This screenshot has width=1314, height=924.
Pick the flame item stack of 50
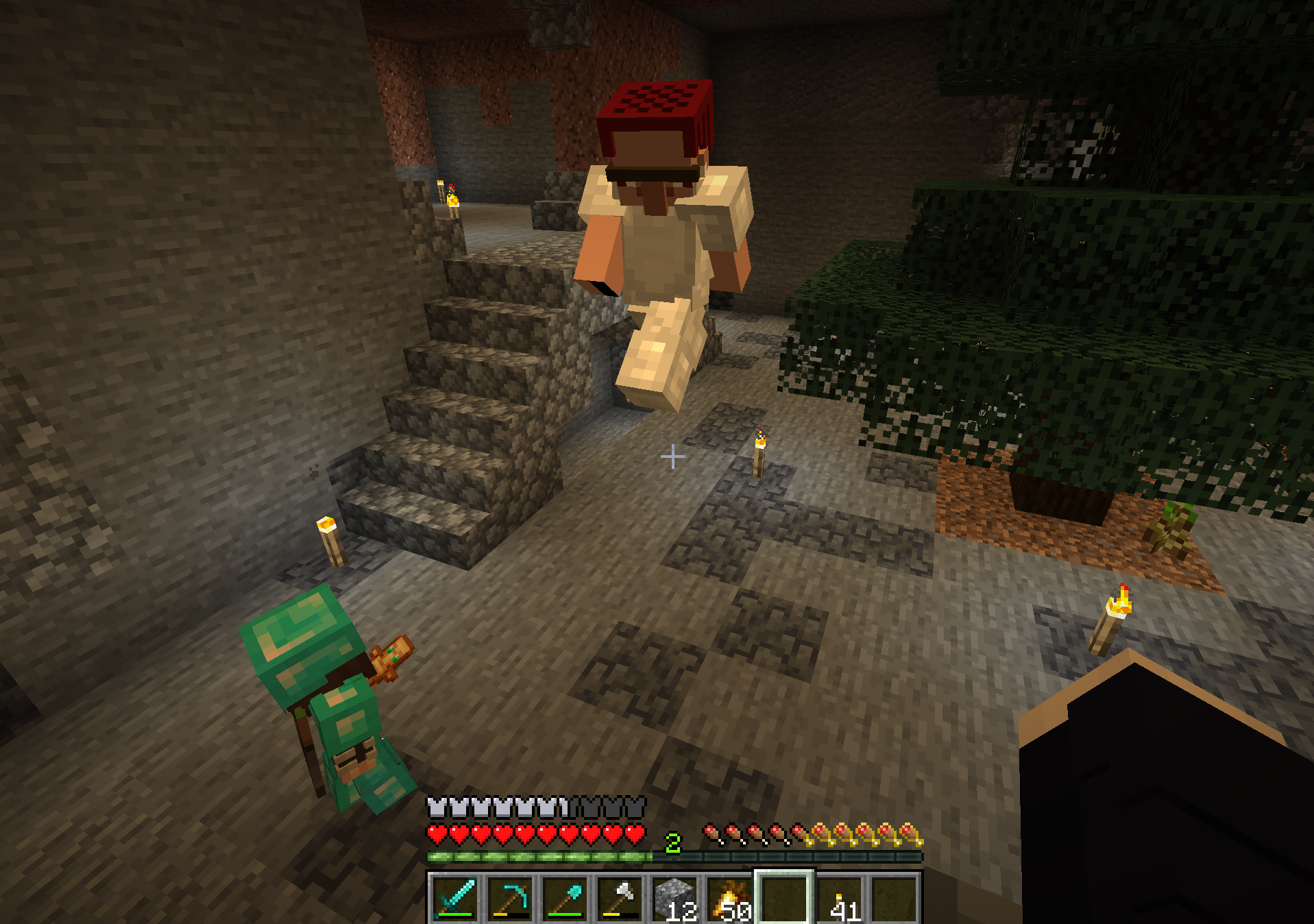[x=729, y=898]
